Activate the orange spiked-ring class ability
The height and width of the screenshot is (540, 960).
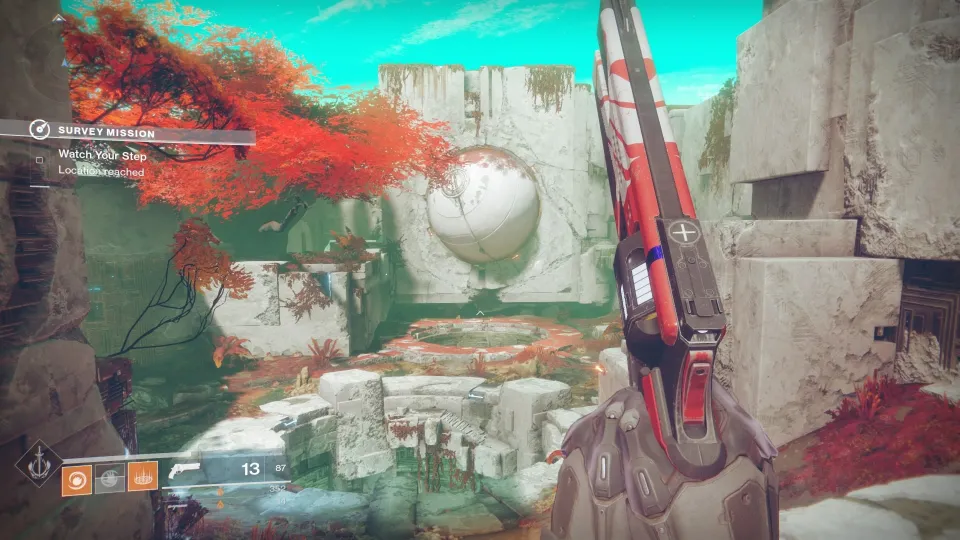[142, 479]
